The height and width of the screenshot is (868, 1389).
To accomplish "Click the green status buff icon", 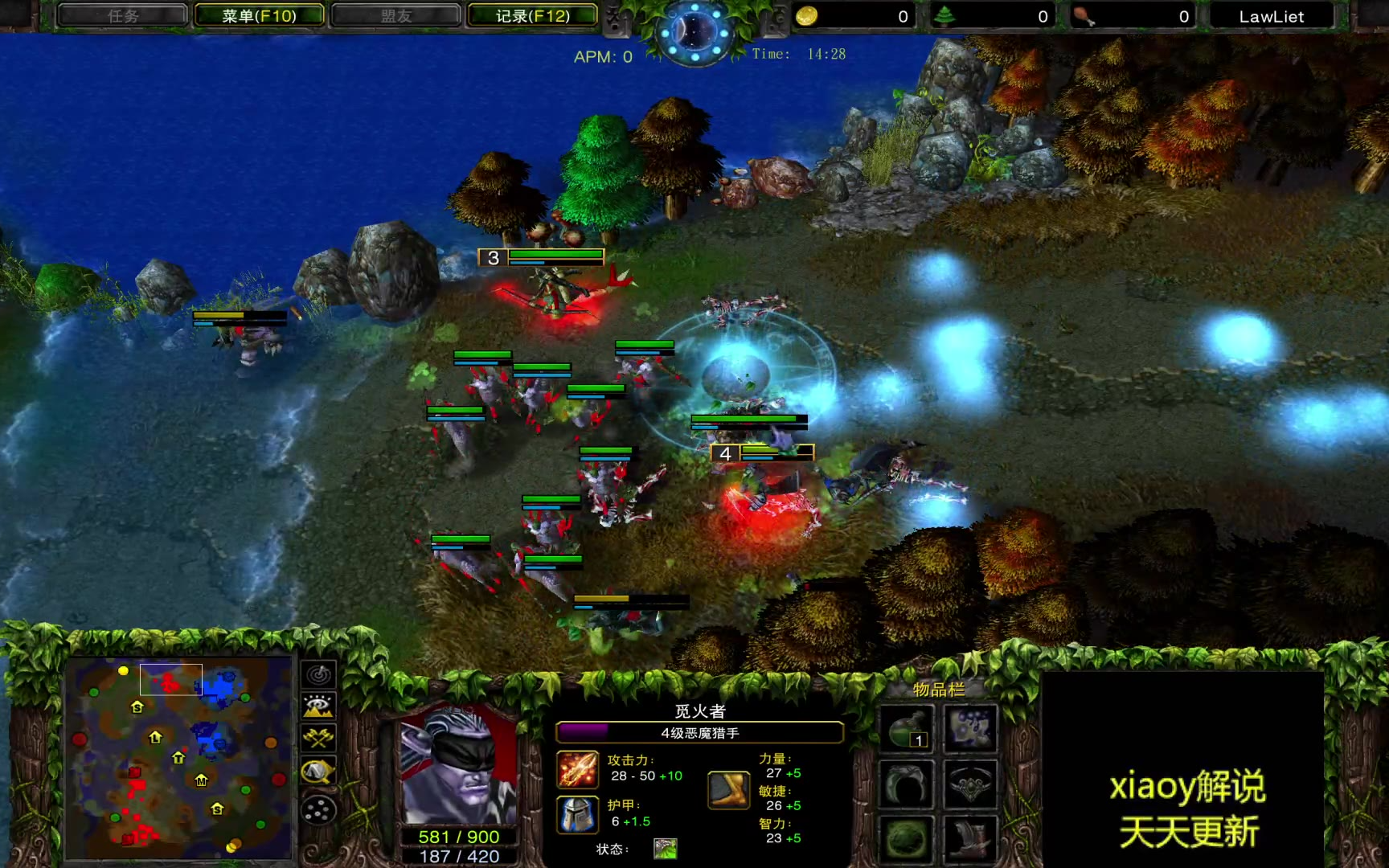I will [665, 849].
